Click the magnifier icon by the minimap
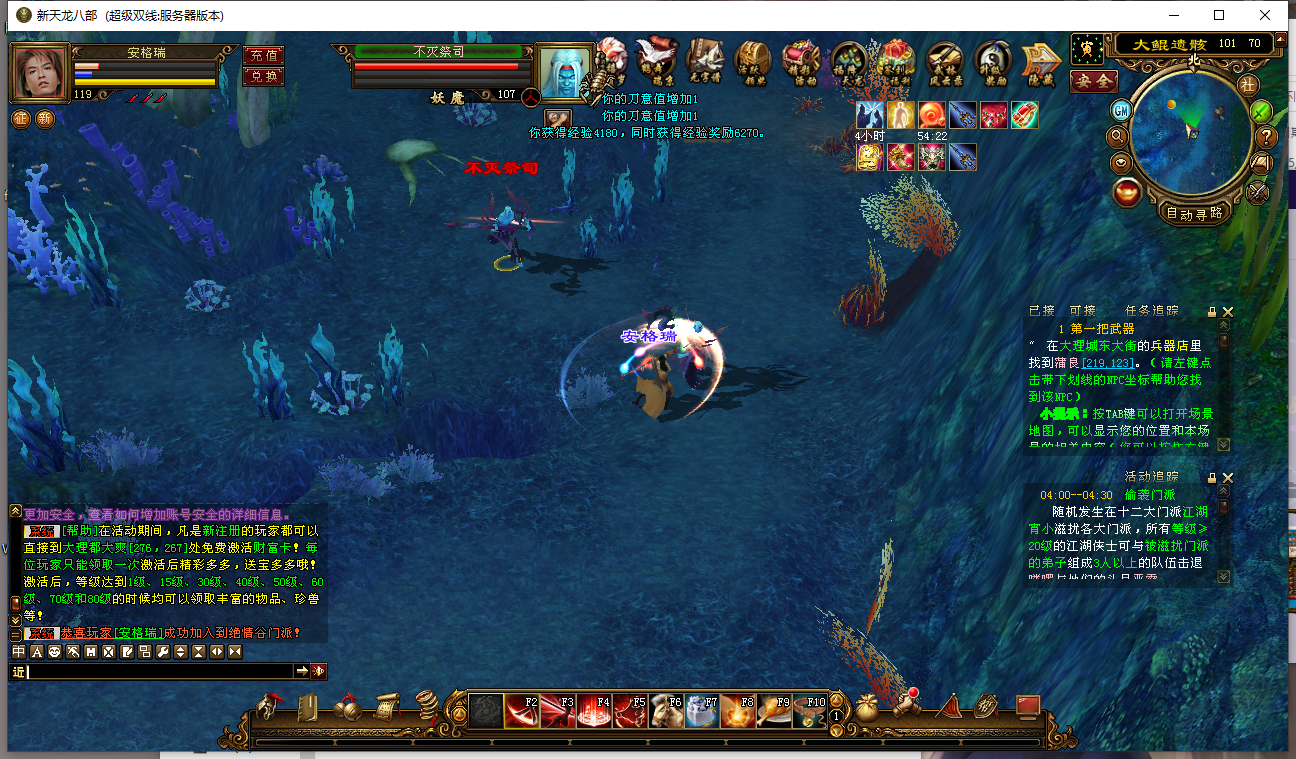Viewport: 1296px width, 759px height. click(x=1117, y=136)
